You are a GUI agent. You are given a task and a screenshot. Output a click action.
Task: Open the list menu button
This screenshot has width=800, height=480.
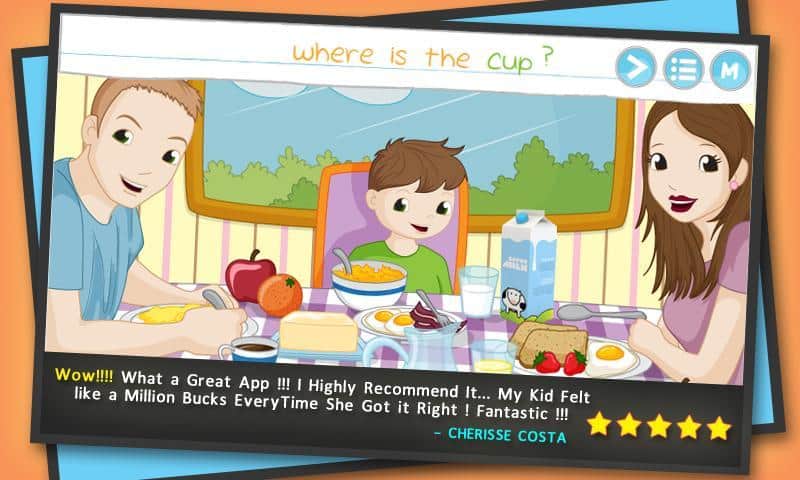point(683,69)
